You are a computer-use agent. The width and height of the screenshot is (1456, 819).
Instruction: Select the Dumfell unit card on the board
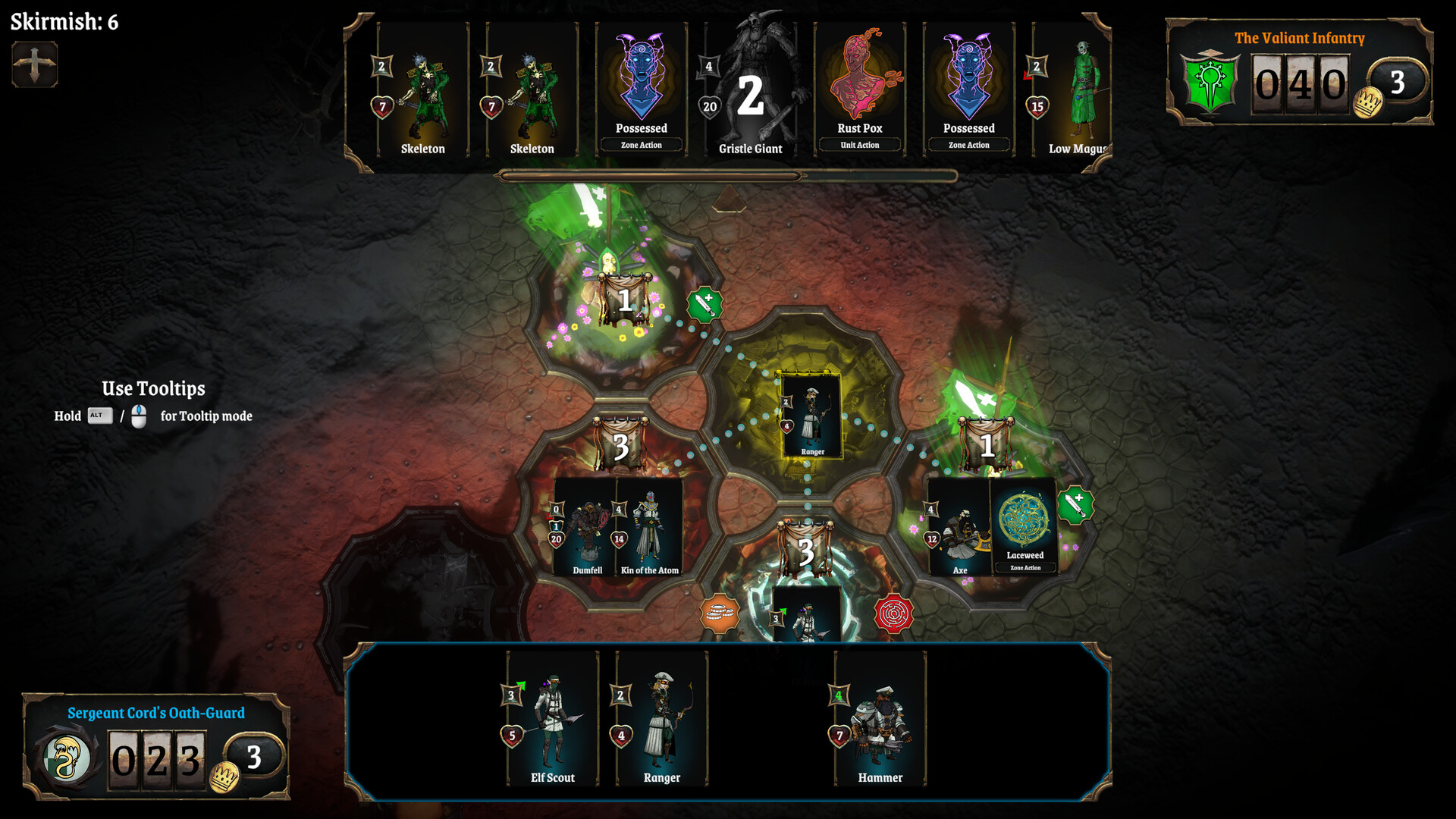585,528
